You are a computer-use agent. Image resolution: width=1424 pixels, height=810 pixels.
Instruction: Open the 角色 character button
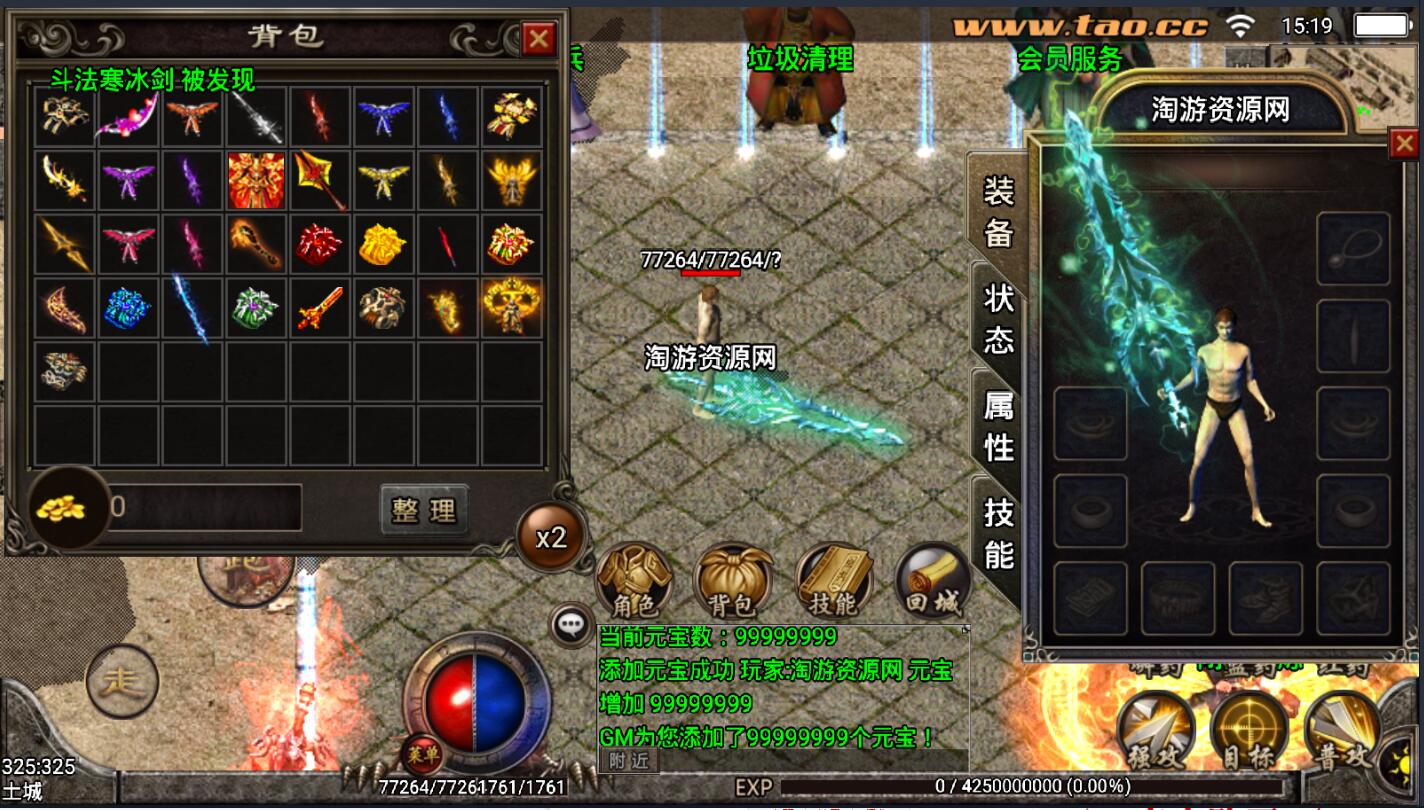click(633, 581)
